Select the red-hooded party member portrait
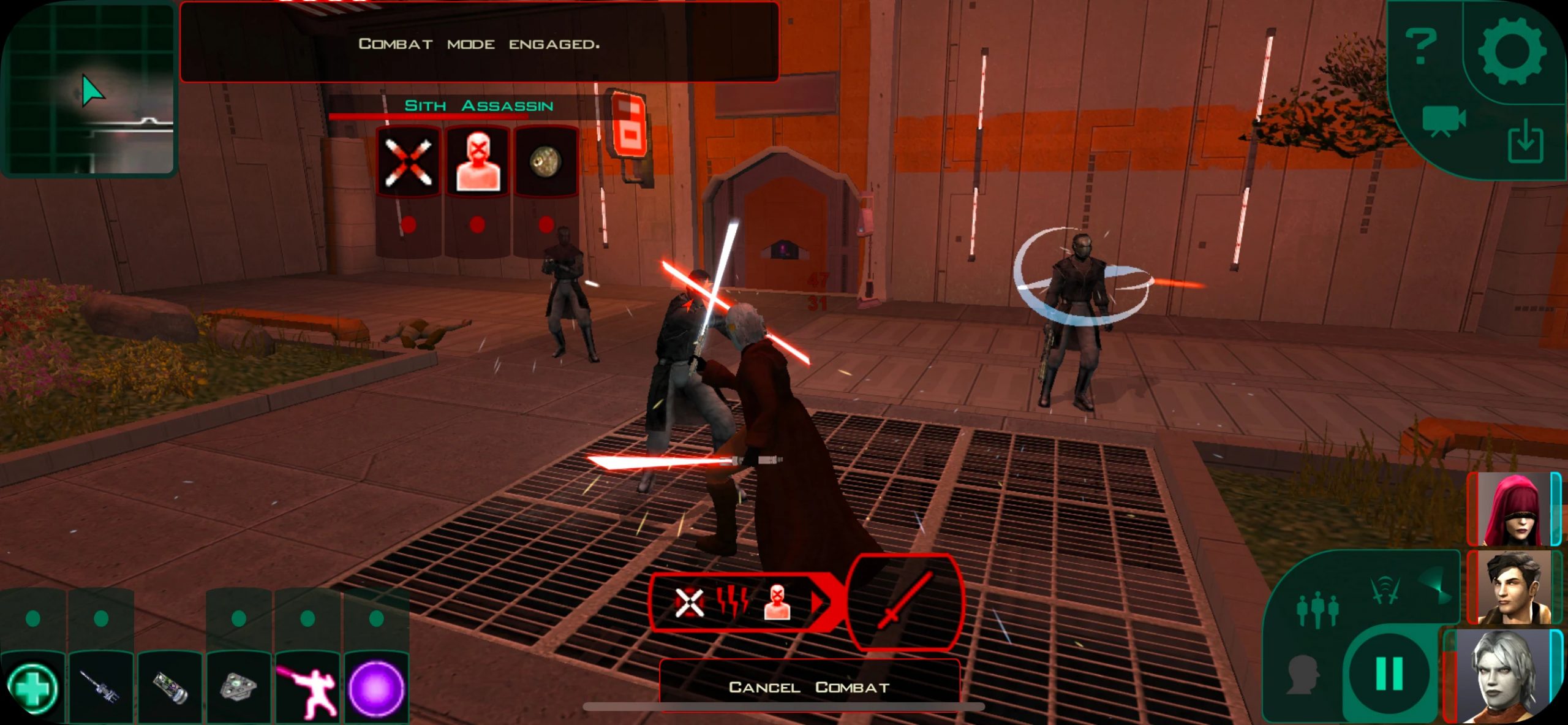Screen dimensions: 1568x725 click(1514, 510)
